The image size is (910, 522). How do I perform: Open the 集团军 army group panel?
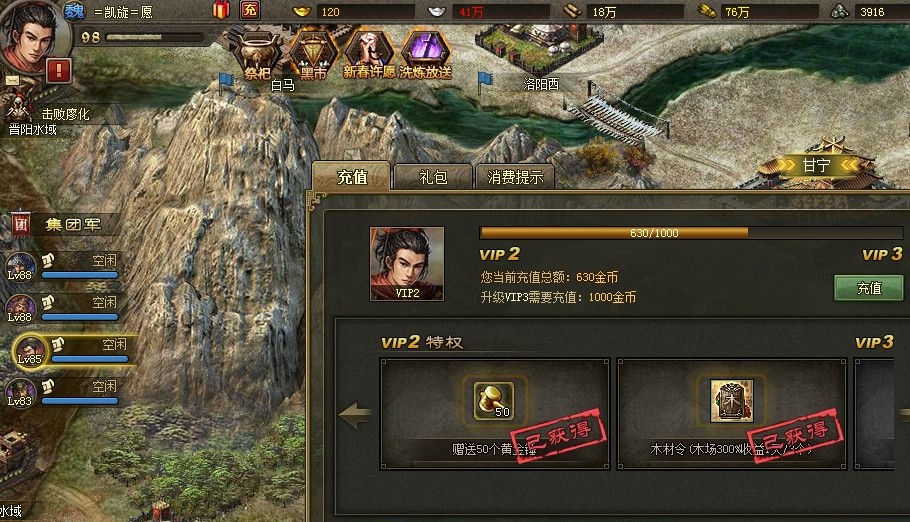tap(68, 224)
